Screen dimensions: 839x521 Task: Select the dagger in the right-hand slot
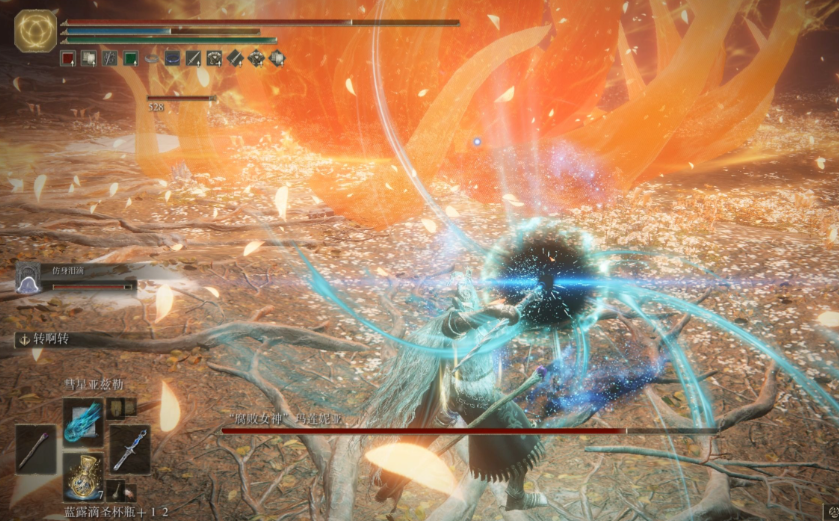(130, 450)
